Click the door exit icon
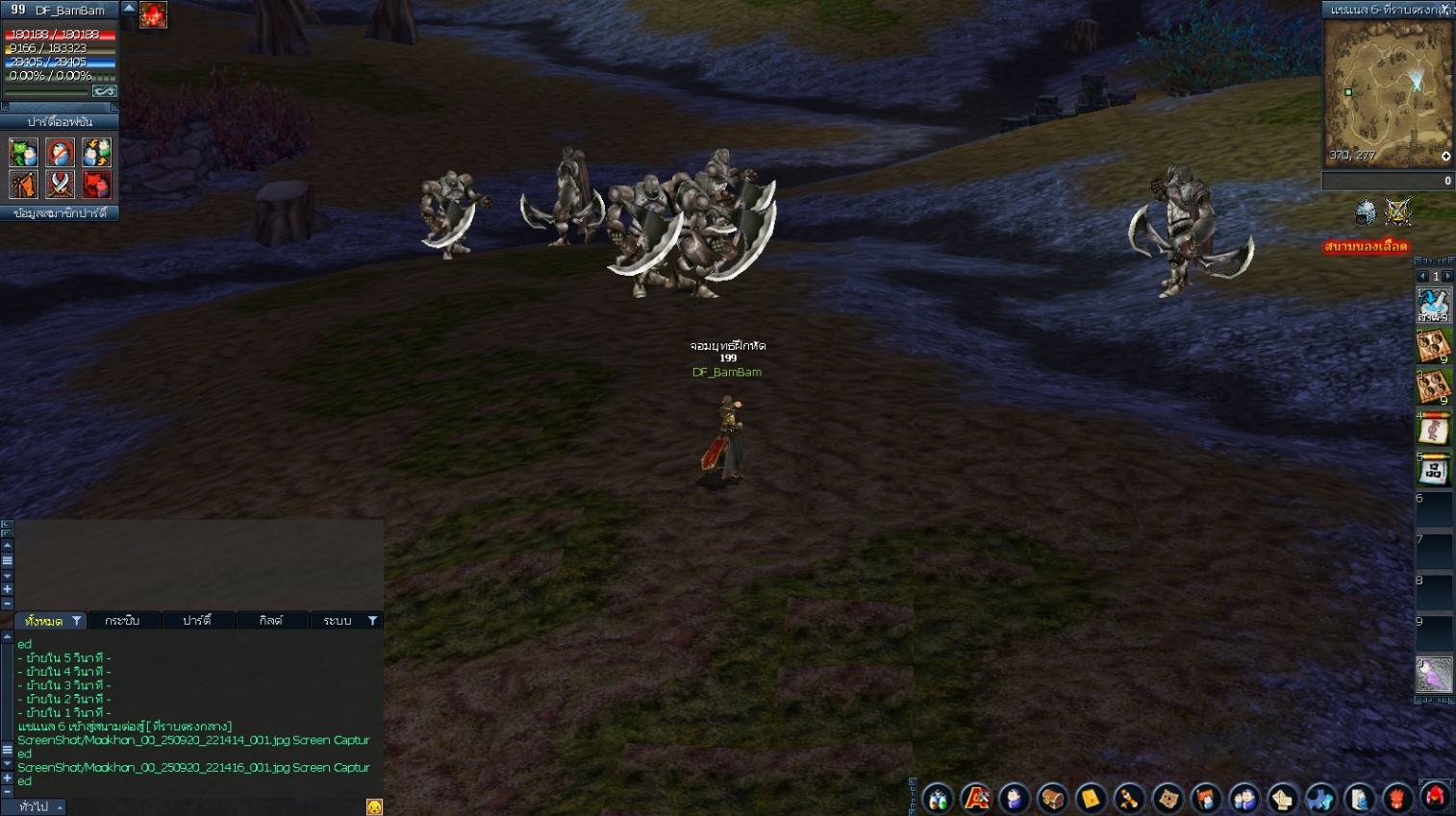 tap(1359, 799)
